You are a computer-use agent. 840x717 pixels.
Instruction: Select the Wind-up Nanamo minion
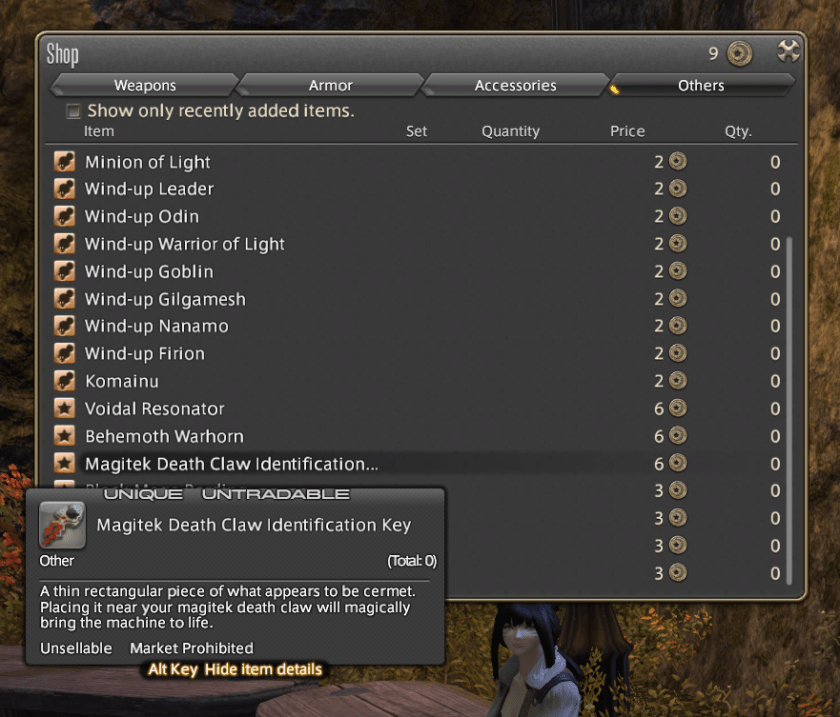click(x=156, y=326)
